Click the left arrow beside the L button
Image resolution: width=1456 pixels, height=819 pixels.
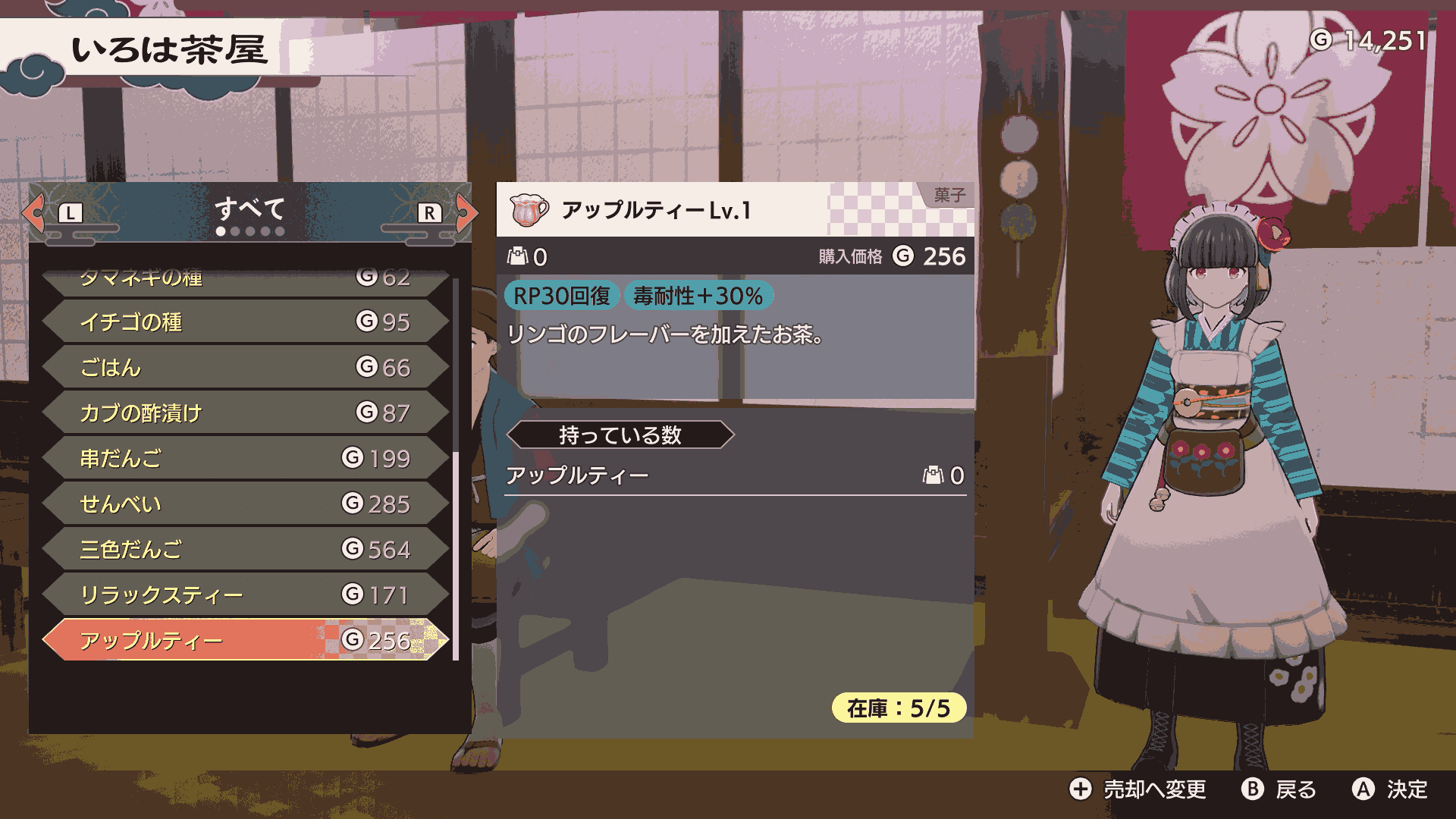click(33, 213)
